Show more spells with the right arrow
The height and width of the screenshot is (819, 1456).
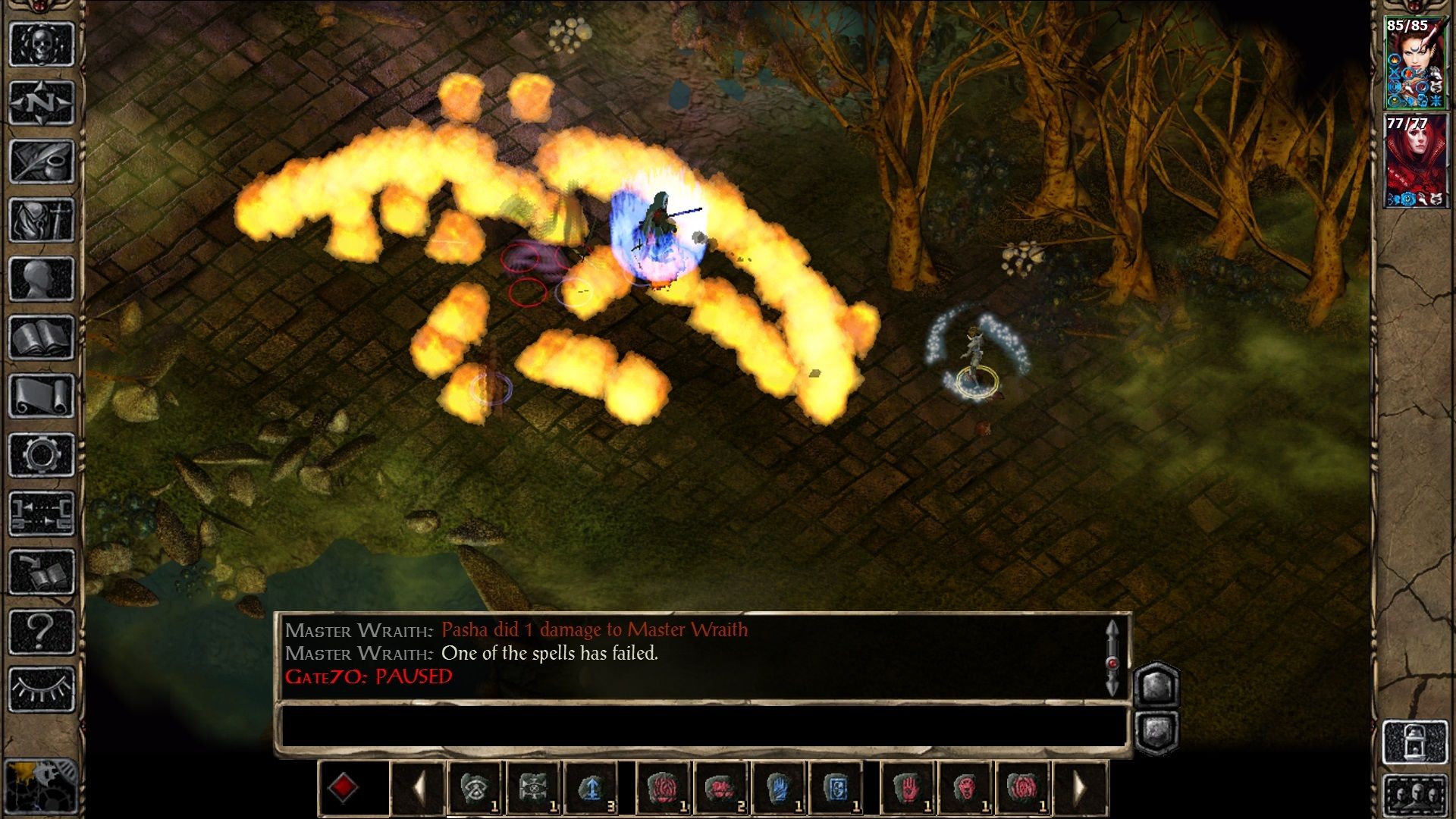[x=1081, y=788]
